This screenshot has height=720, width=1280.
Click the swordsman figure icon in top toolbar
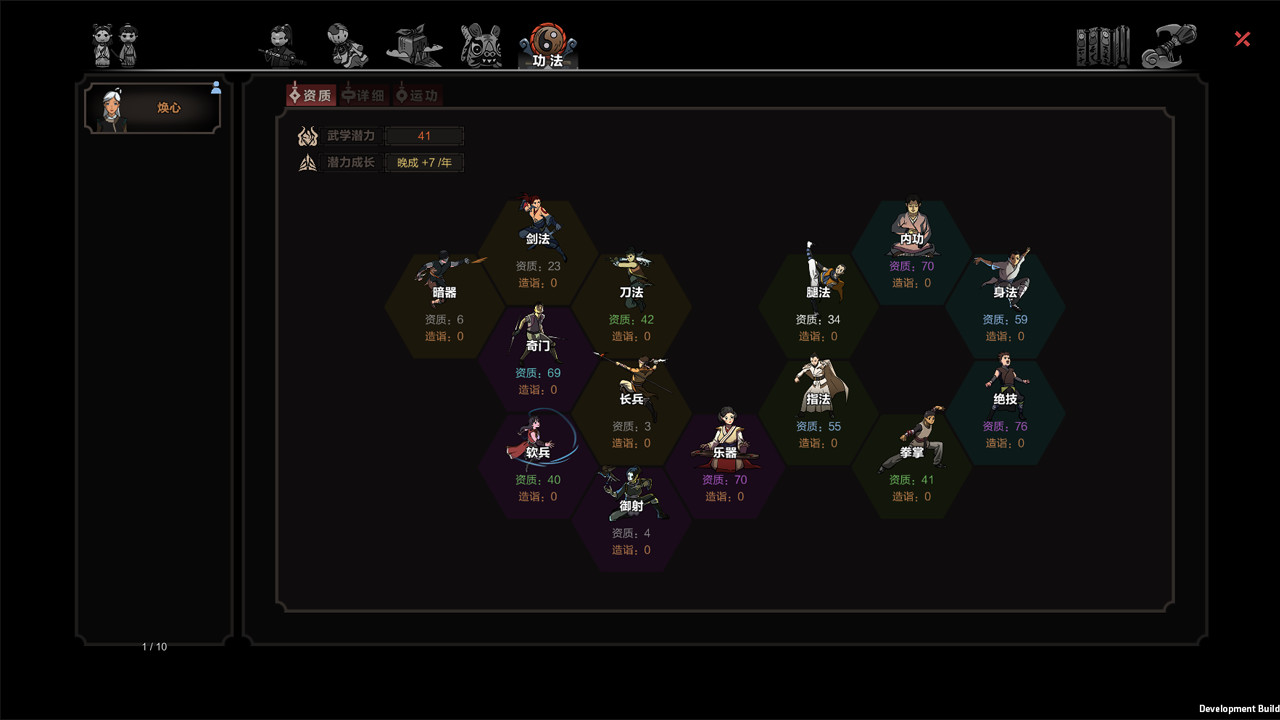pos(281,40)
